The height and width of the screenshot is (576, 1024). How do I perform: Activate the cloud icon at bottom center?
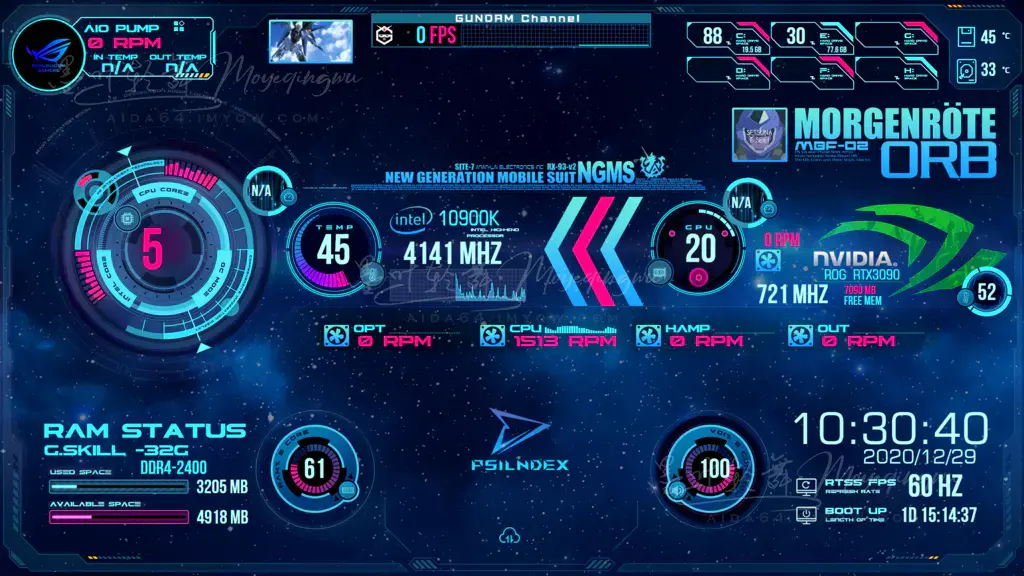[x=510, y=537]
